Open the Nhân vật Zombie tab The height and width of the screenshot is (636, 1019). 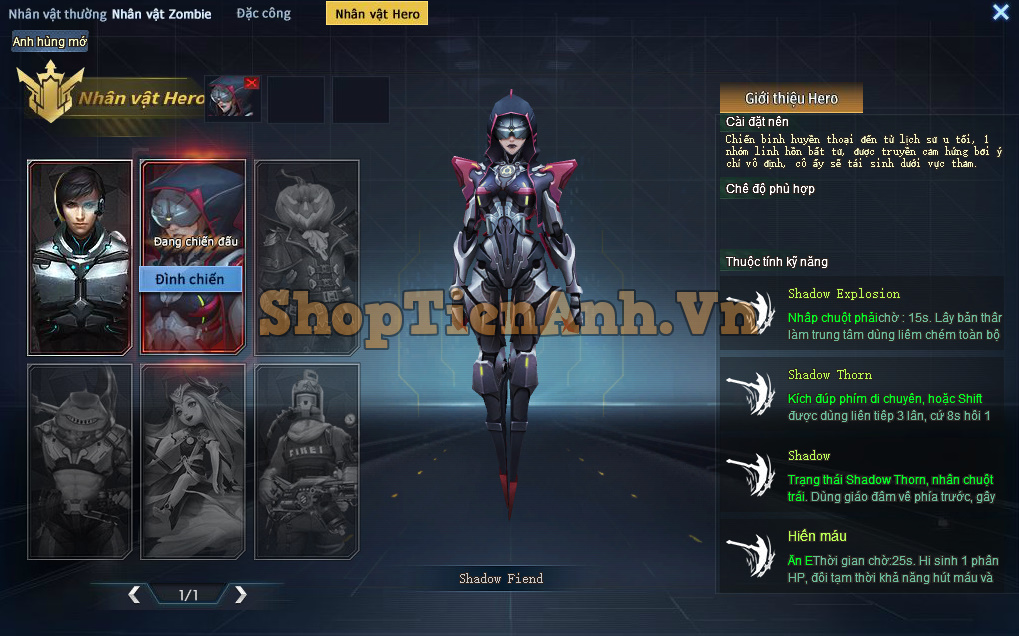[162, 14]
